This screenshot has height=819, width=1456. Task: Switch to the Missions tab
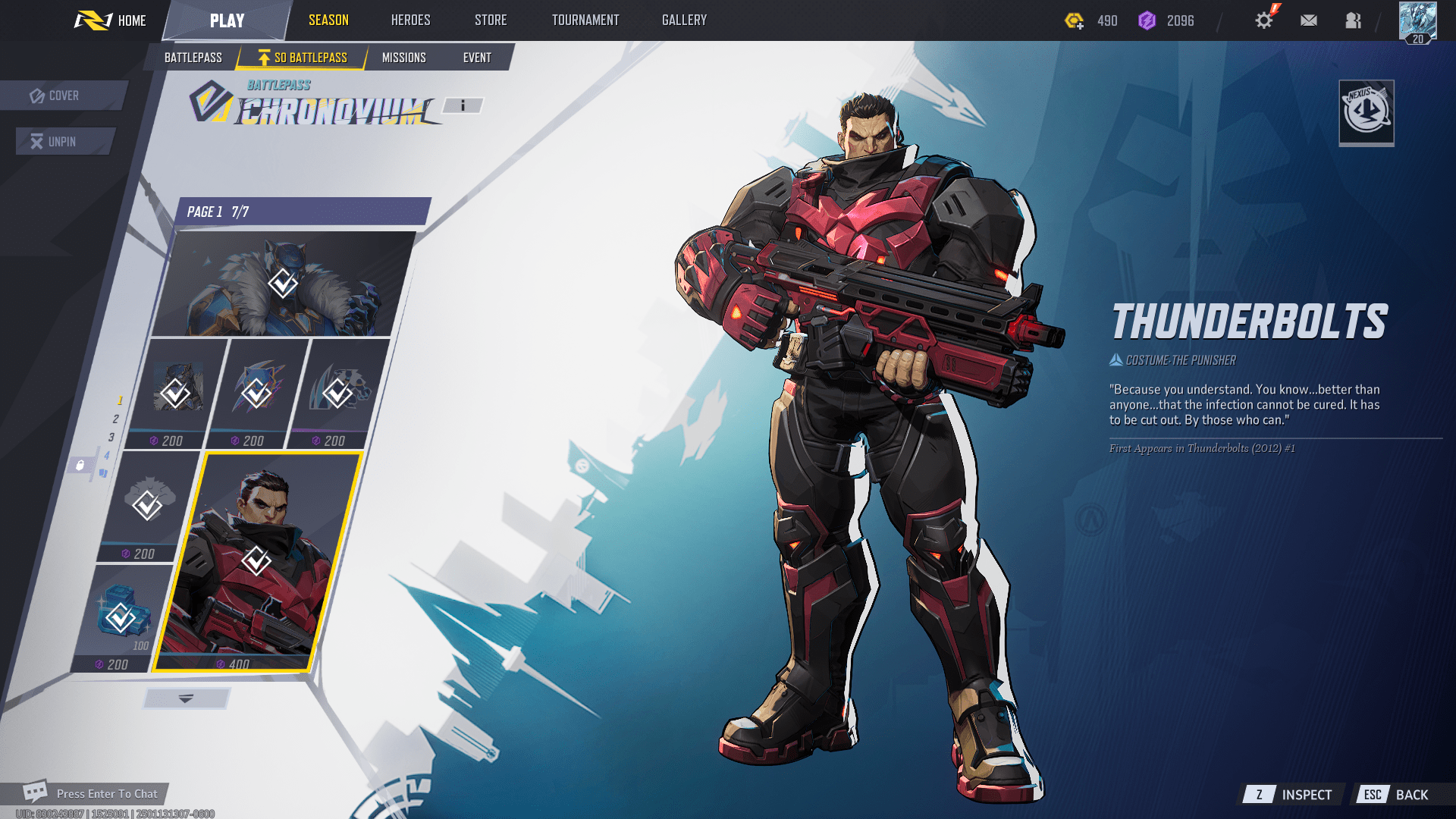point(404,57)
